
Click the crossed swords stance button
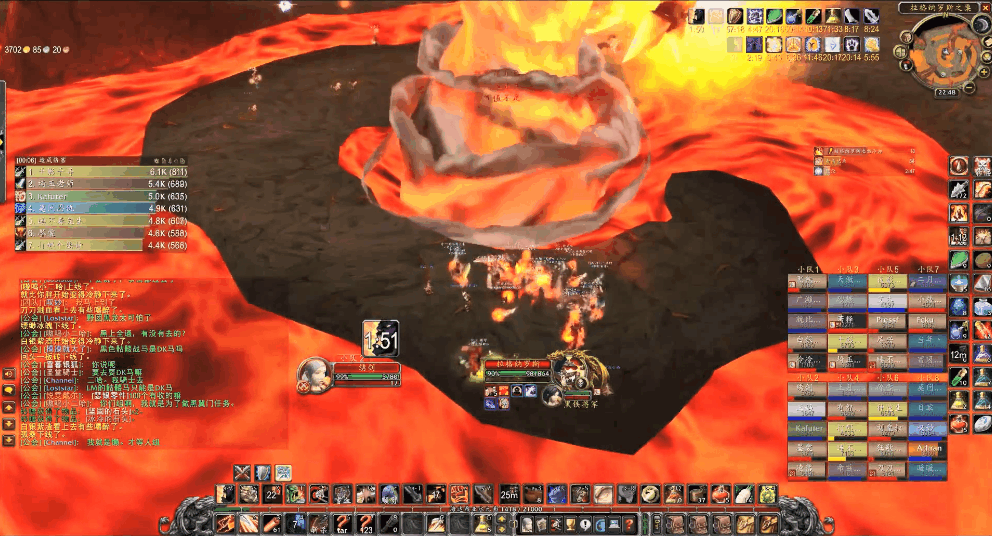point(242,471)
